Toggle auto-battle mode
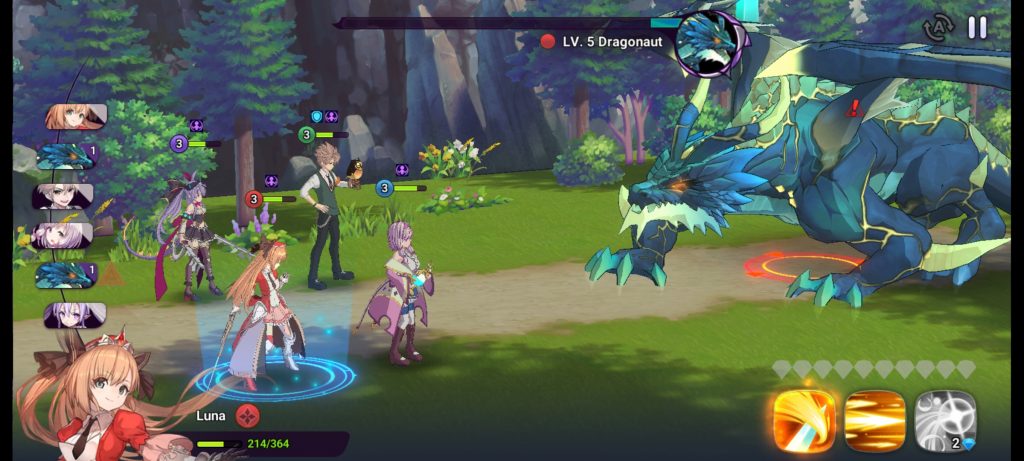This screenshot has width=1024, height=461. 938,28
